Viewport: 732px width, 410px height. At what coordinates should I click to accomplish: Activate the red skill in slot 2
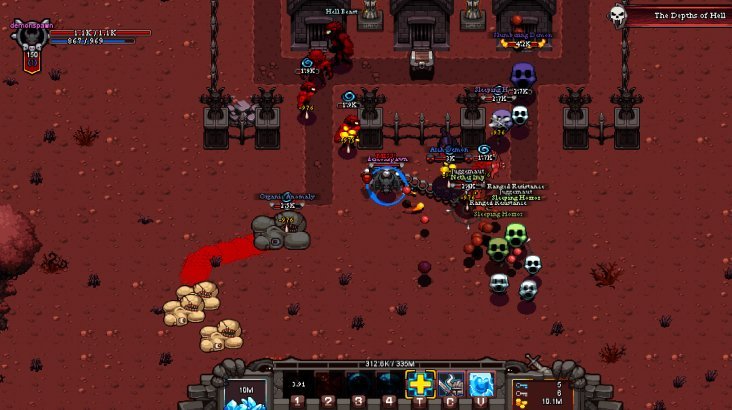[328, 384]
